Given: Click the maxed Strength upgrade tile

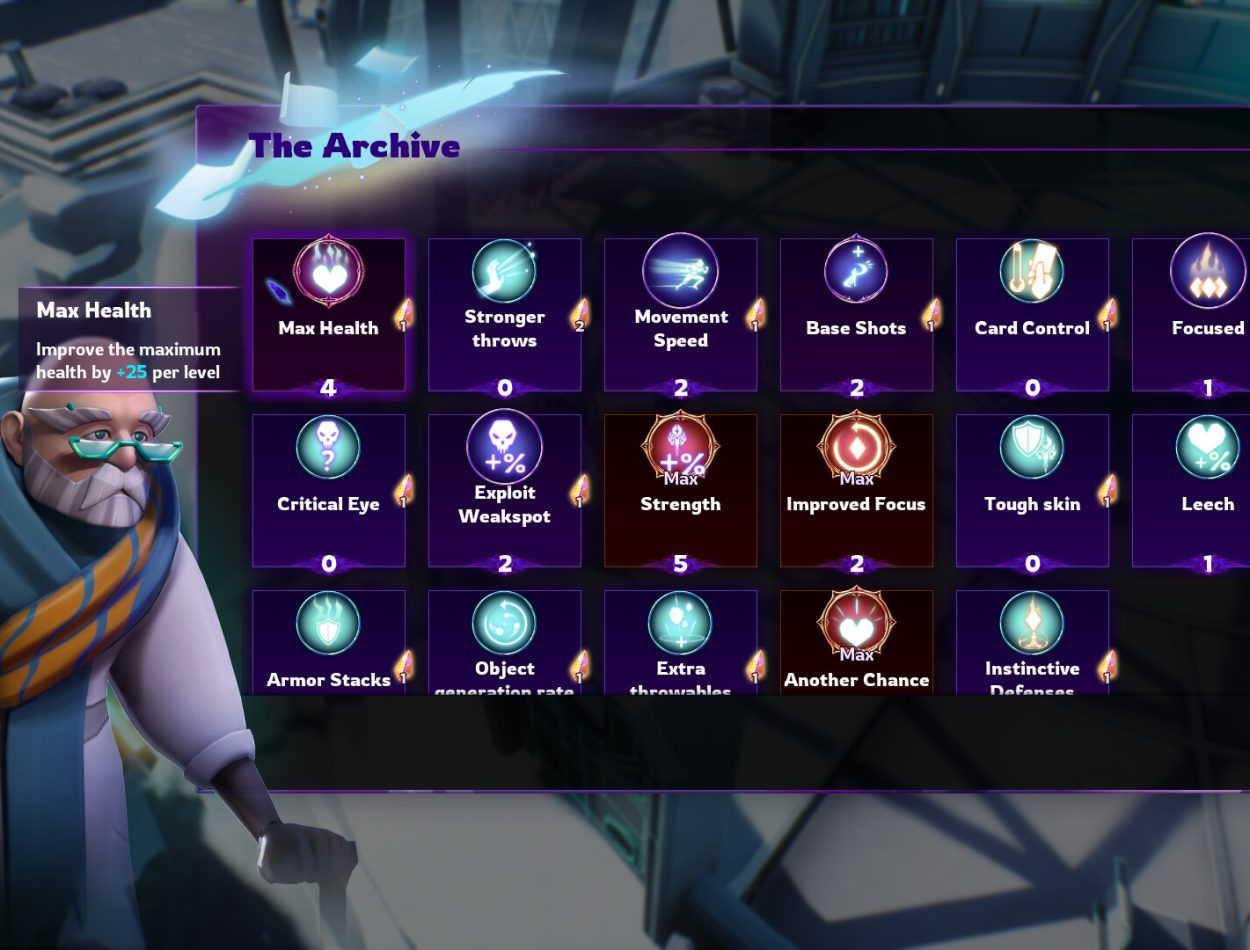Looking at the screenshot, I should (x=680, y=490).
